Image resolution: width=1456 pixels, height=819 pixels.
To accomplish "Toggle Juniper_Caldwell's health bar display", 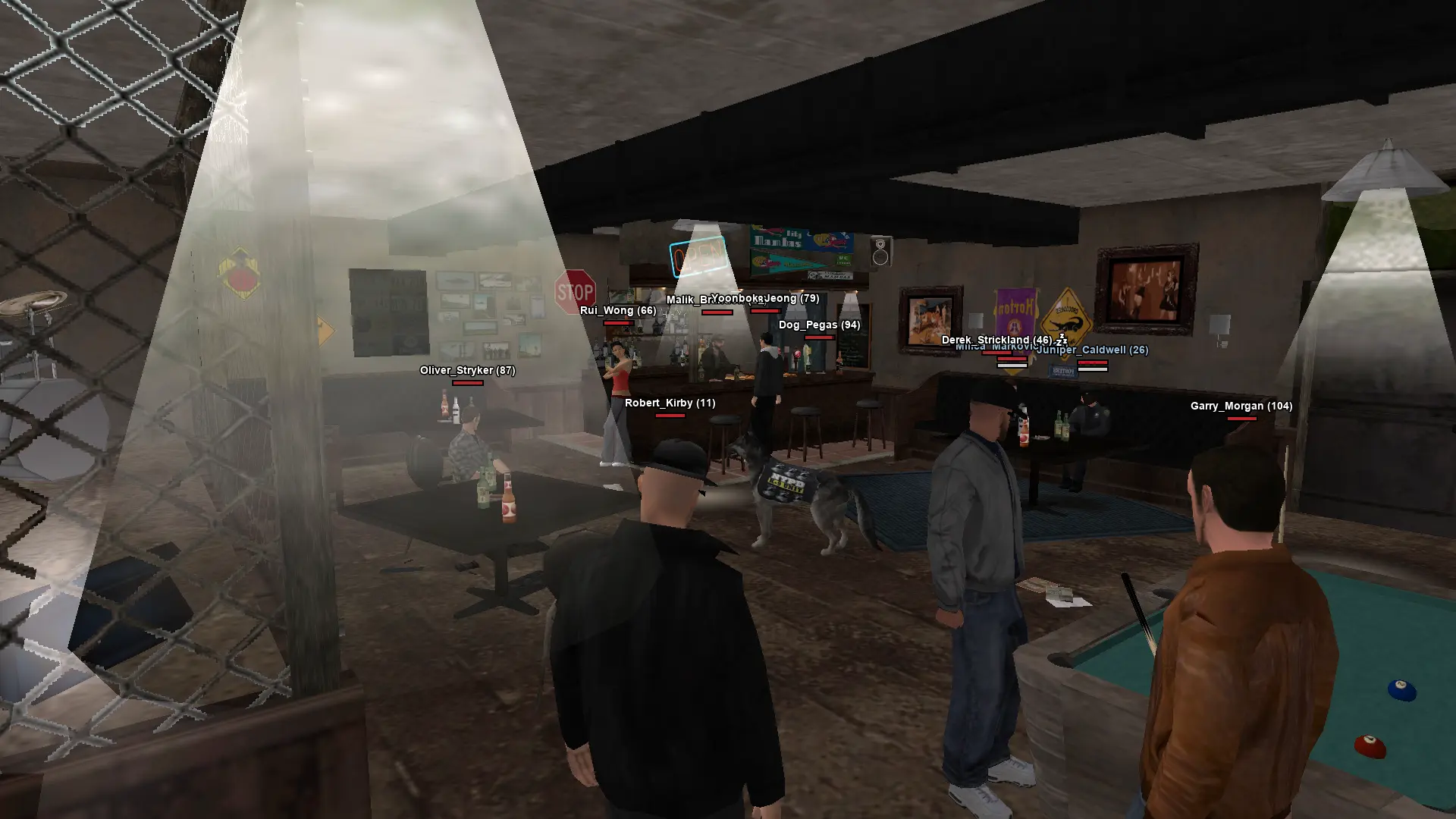I will (x=1092, y=362).
